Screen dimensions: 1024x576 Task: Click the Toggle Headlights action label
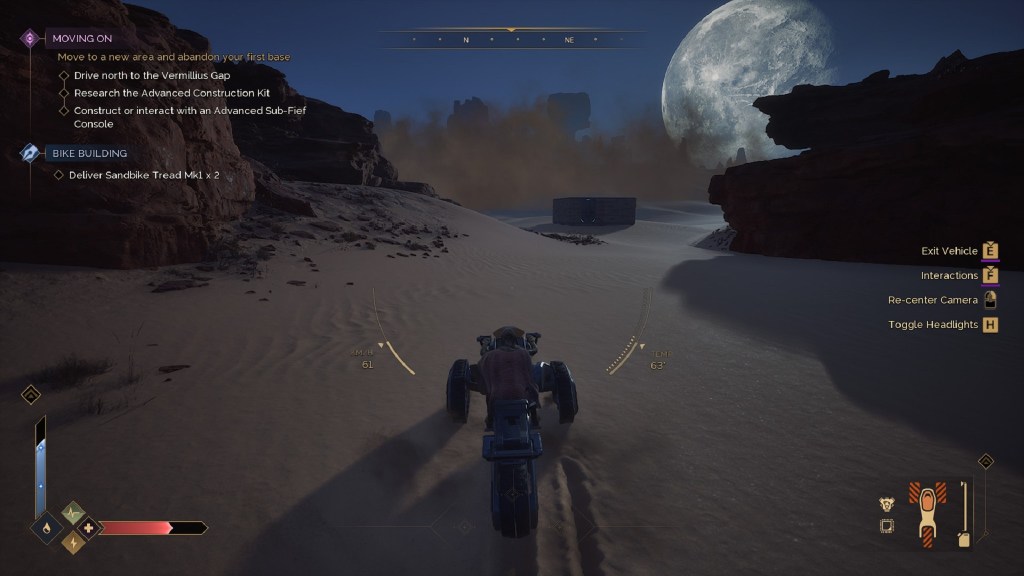(x=933, y=324)
